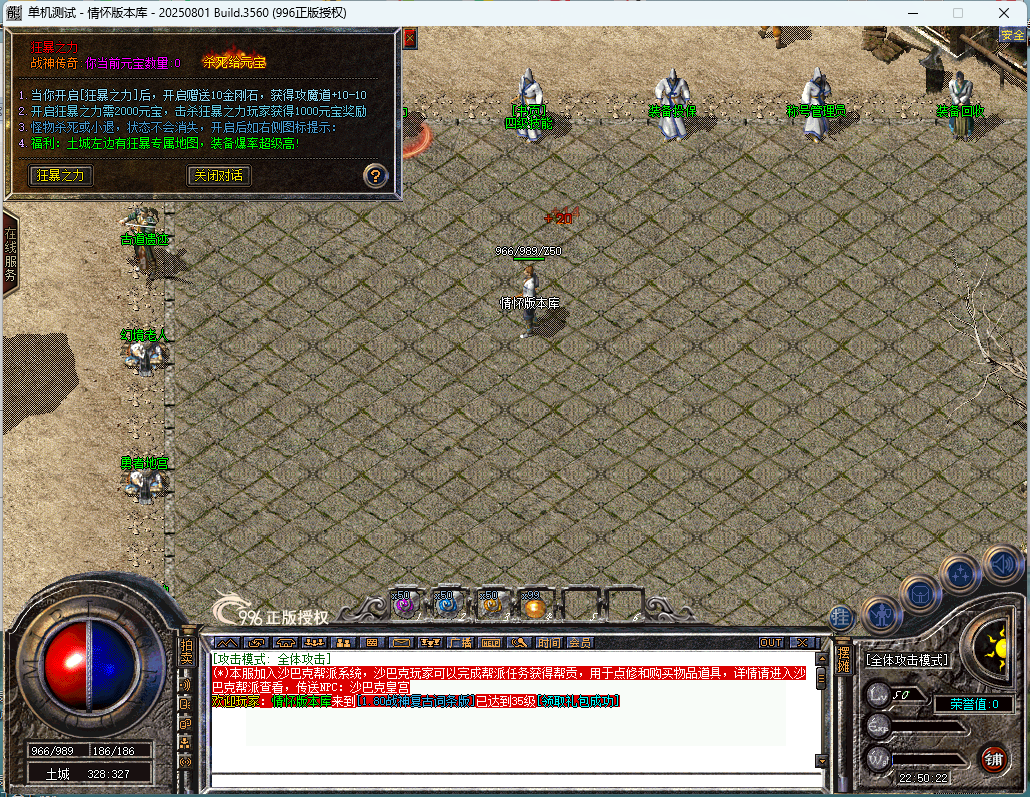The image size is (1030, 797).
Task: Open the skills sparkle round button
Action: [960, 574]
